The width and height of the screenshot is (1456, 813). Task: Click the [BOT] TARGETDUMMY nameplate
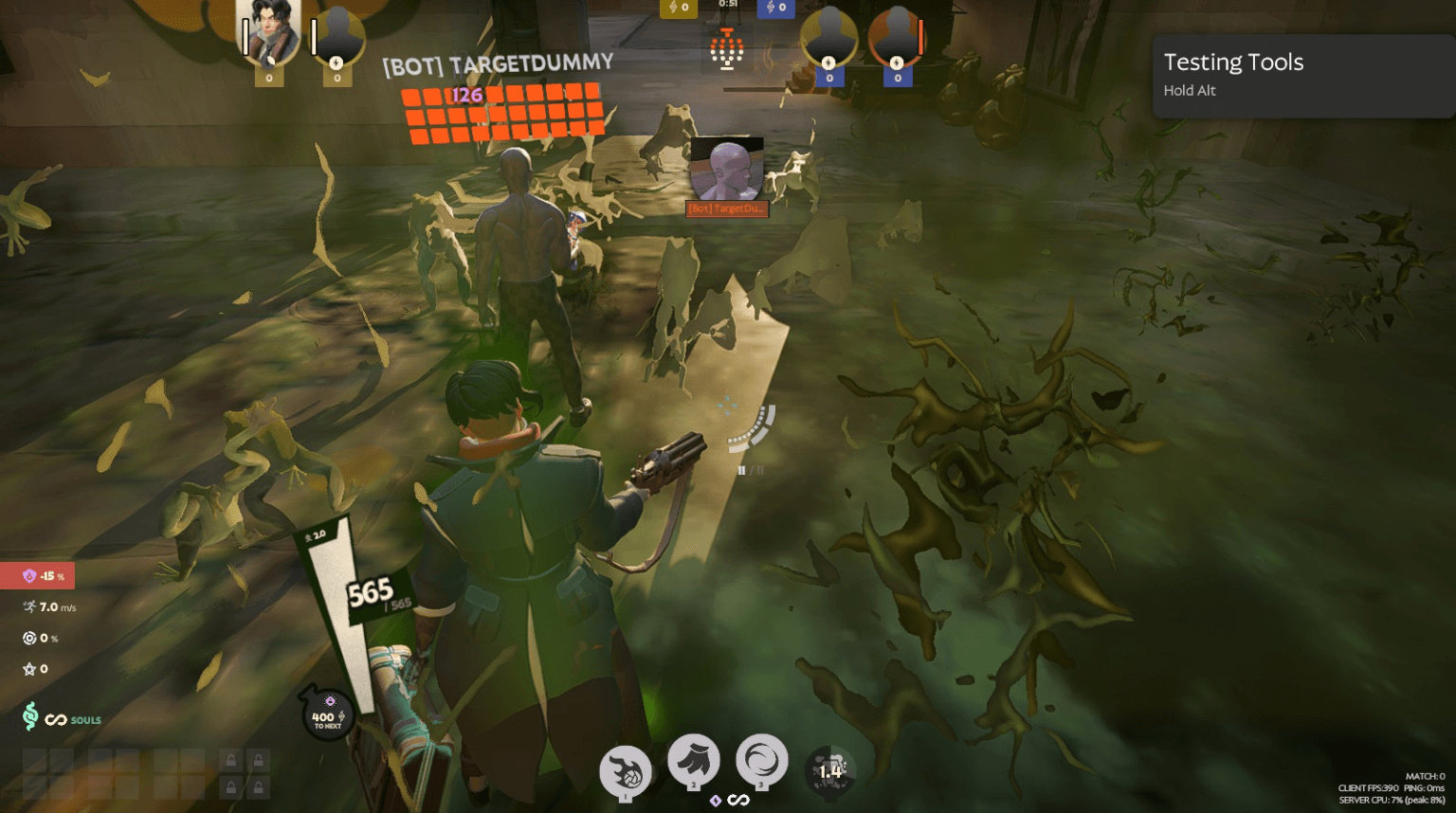pyautogui.click(x=497, y=65)
